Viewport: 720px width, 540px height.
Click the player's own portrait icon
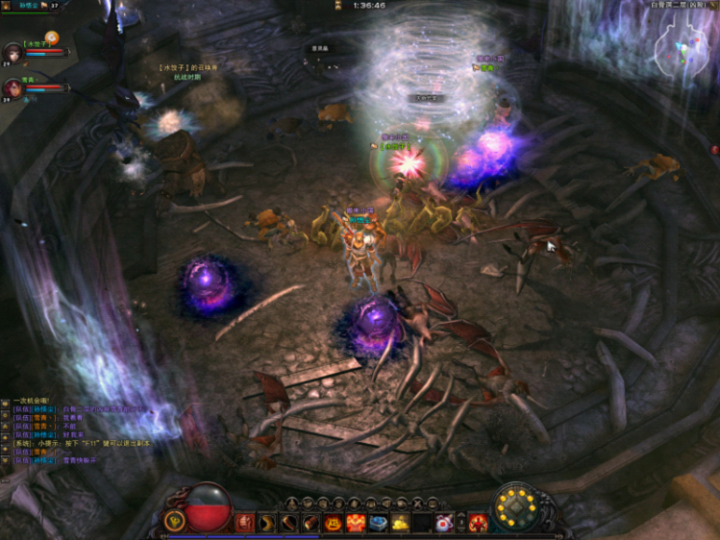pyautogui.click(x=8, y=7)
